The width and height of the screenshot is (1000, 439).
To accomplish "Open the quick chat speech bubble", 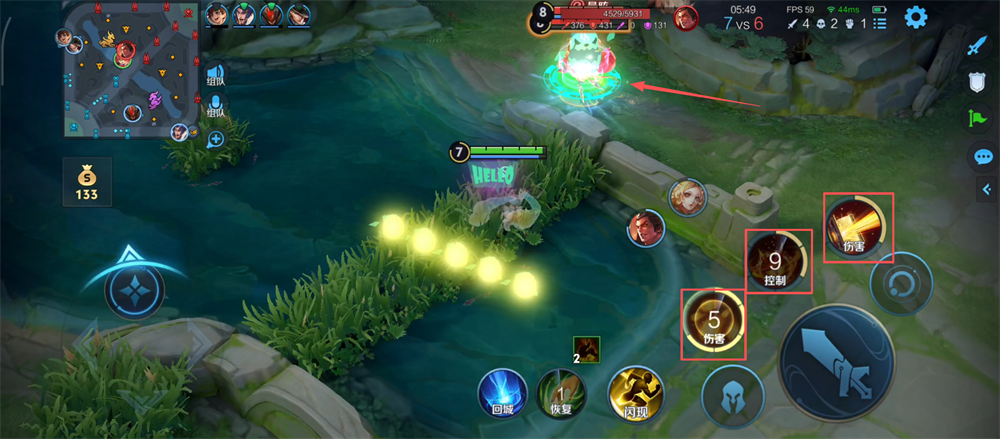I will coord(982,156).
